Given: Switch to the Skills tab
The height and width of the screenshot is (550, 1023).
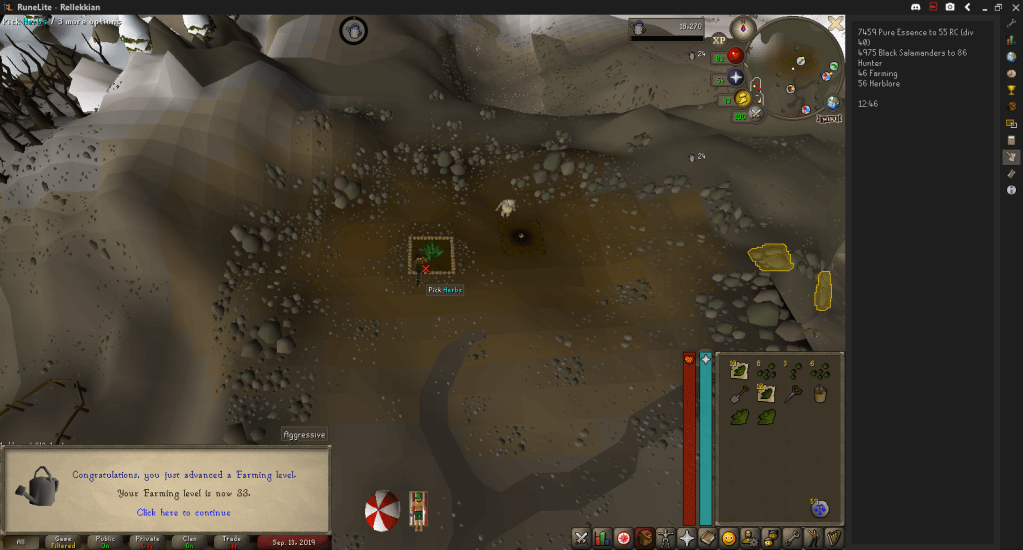Looking at the screenshot, I should click(x=602, y=538).
